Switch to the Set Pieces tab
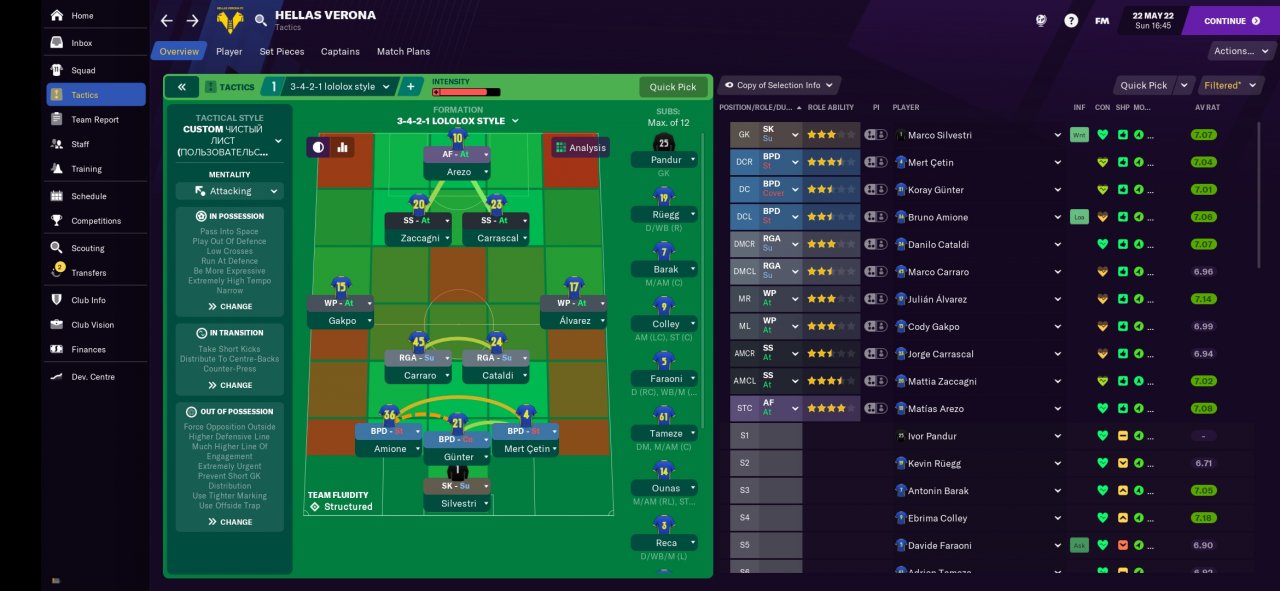The height and width of the screenshot is (591, 1280). 281,51
